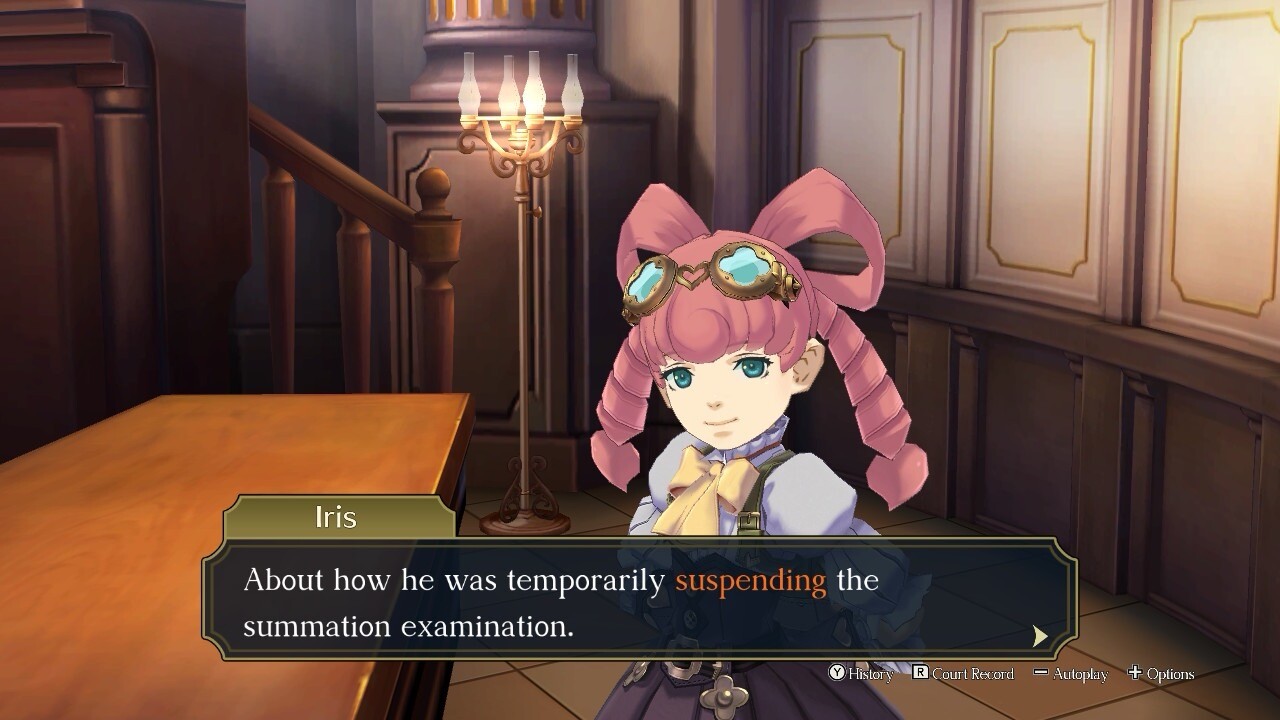Advance dialogue with the arrow indicator
The height and width of the screenshot is (720, 1280).
(1040, 636)
